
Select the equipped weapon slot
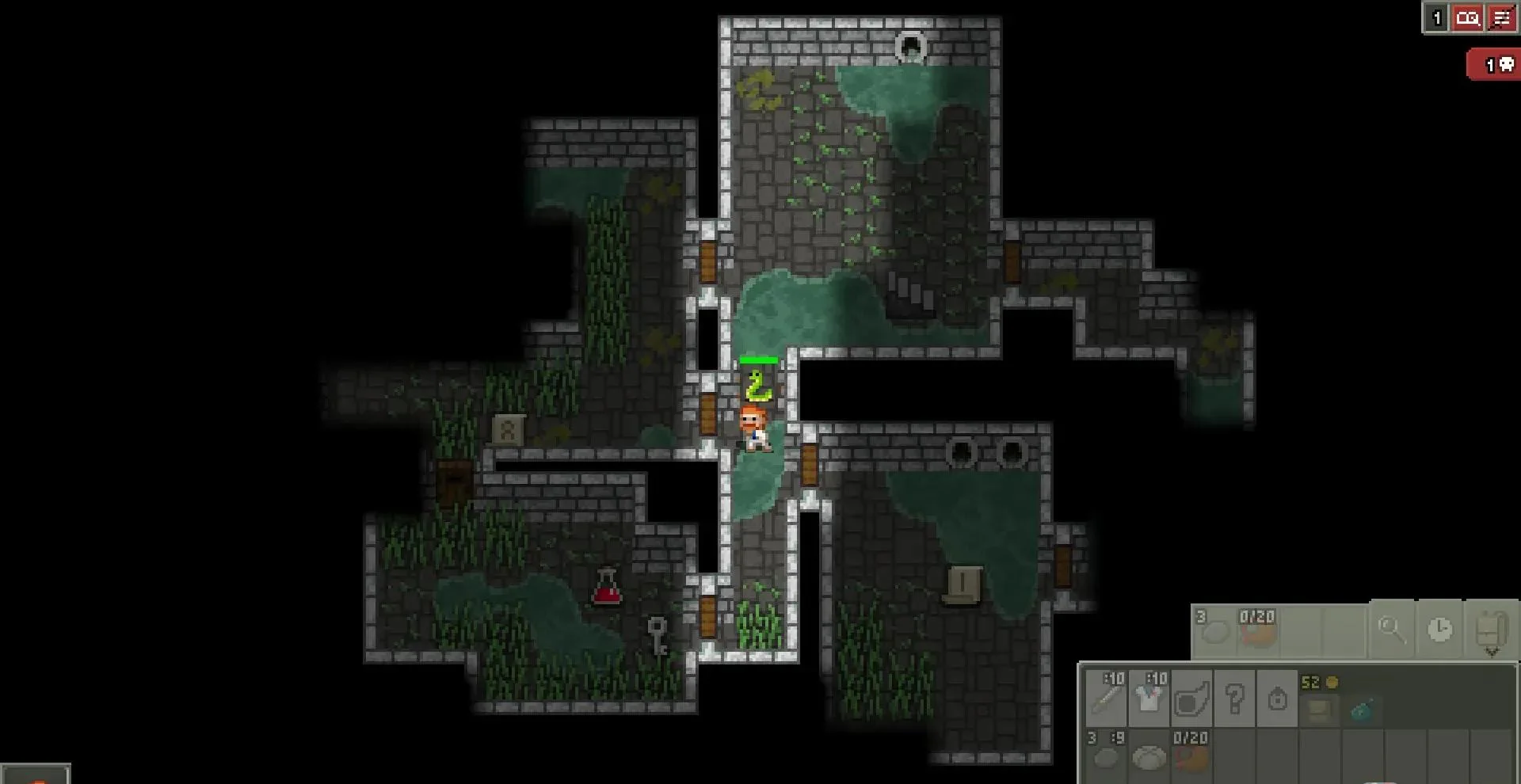(x=1106, y=698)
